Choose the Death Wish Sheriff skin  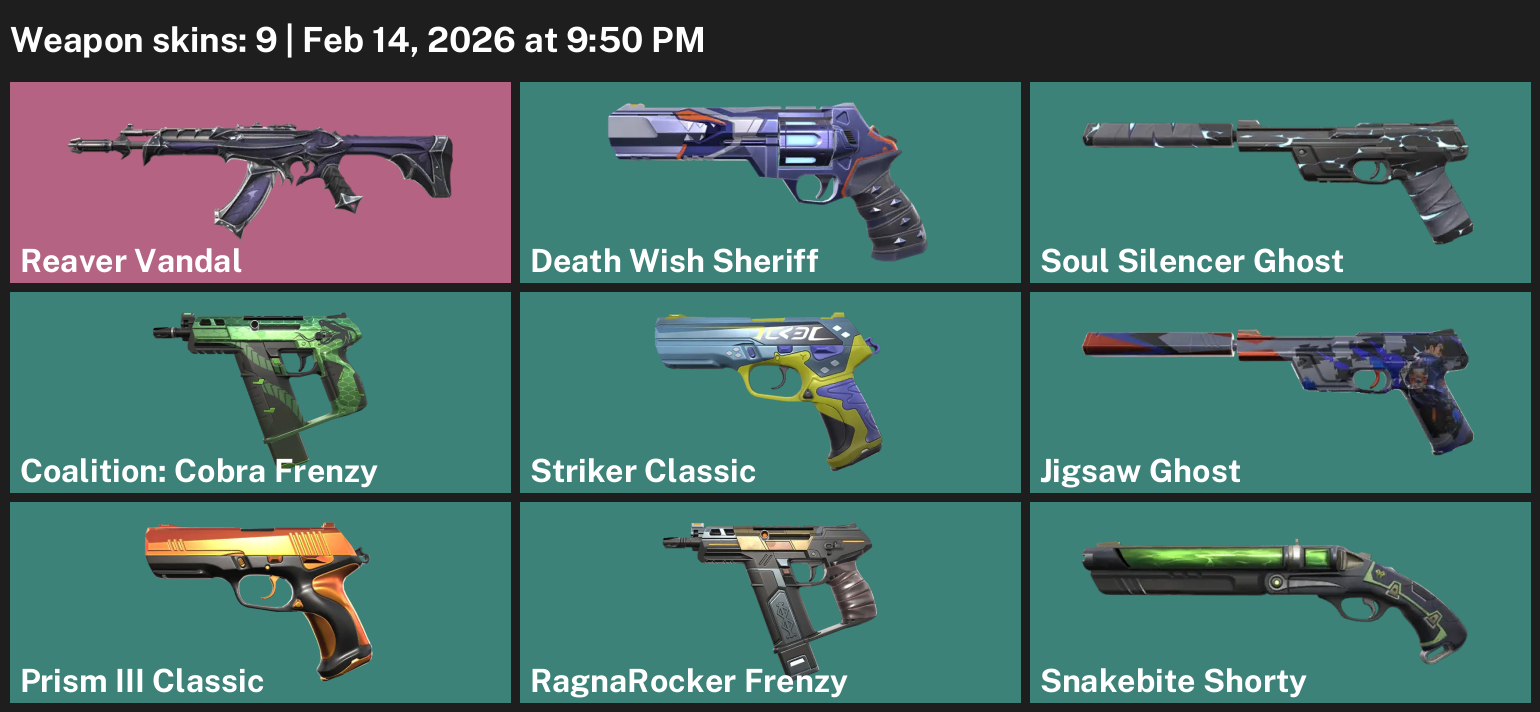pos(770,182)
